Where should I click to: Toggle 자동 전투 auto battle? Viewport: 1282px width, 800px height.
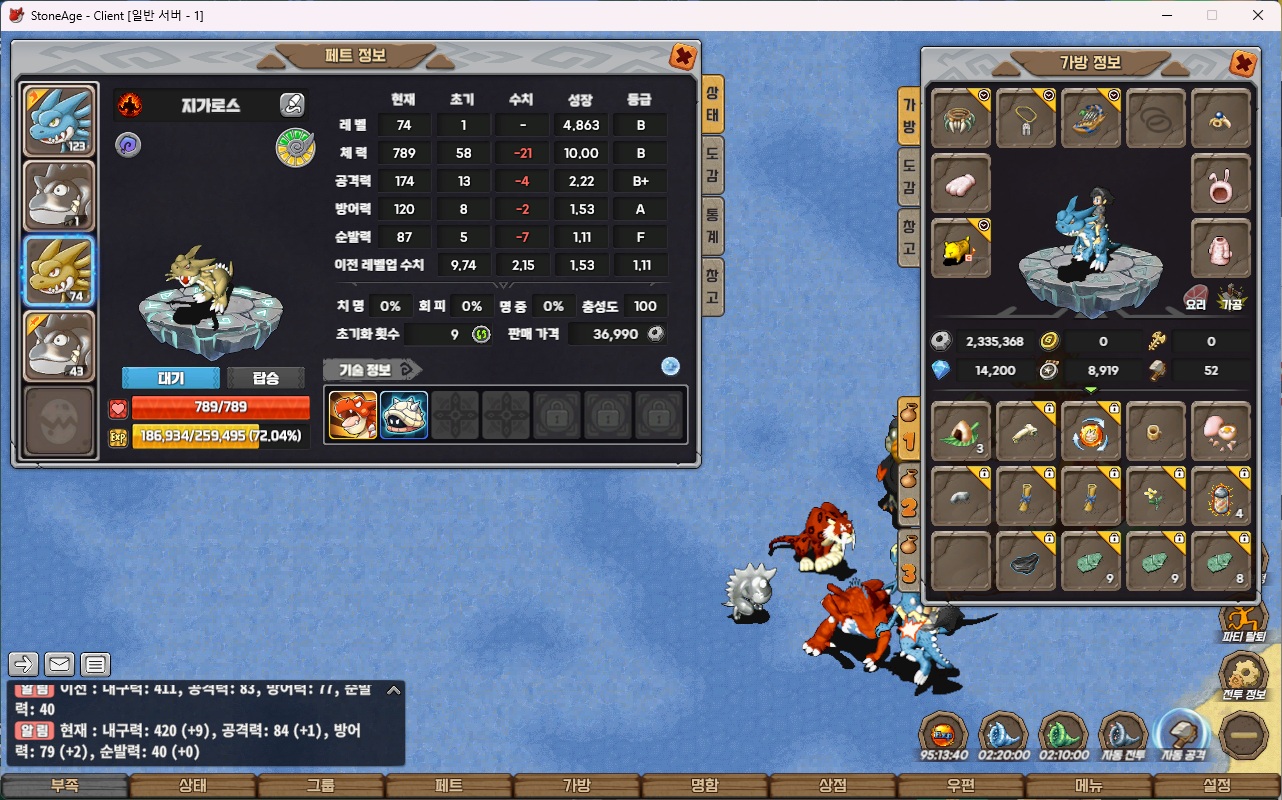pos(1123,738)
